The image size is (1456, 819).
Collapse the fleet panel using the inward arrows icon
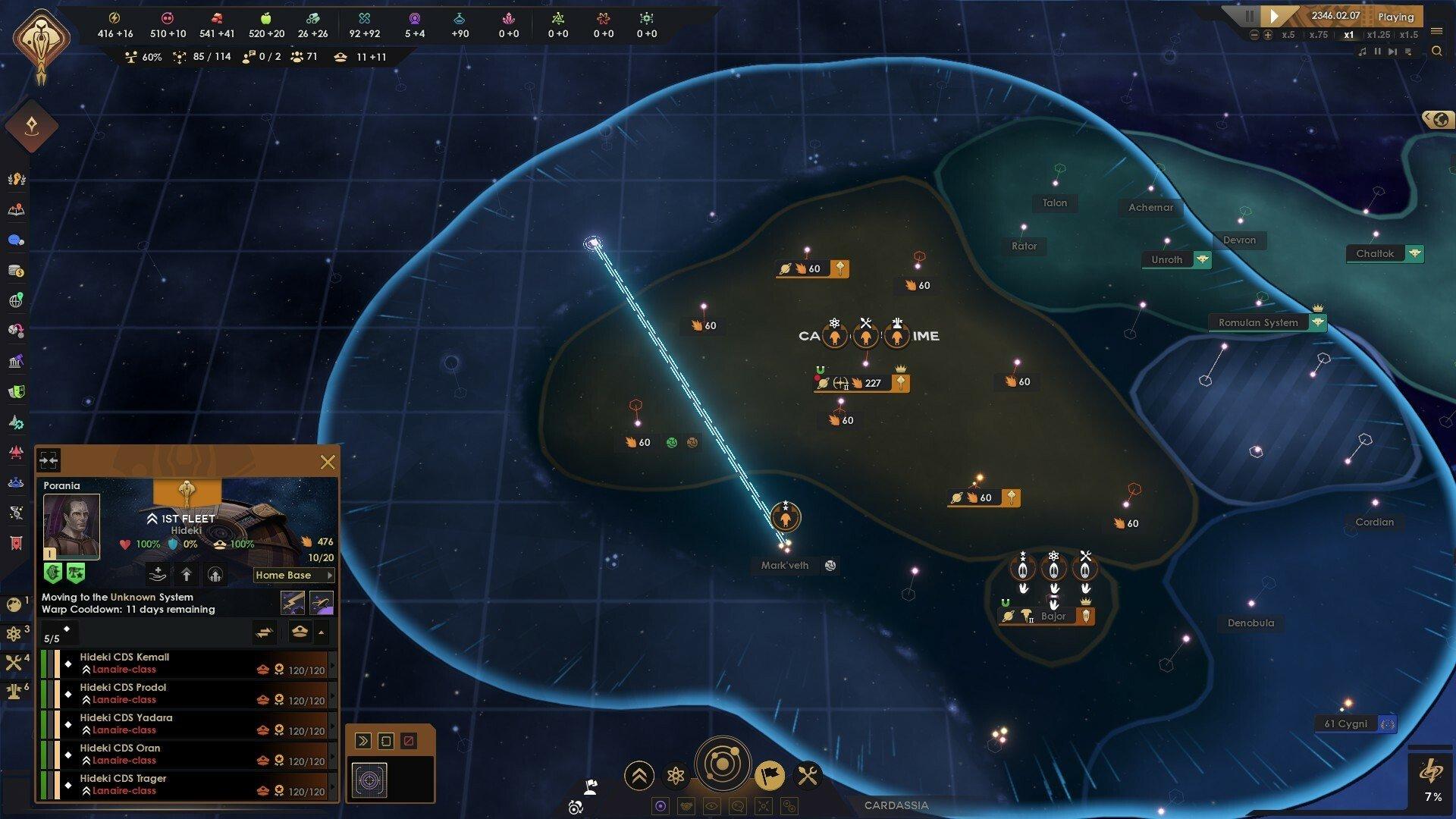pyautogui.click(x=49, y=460)
